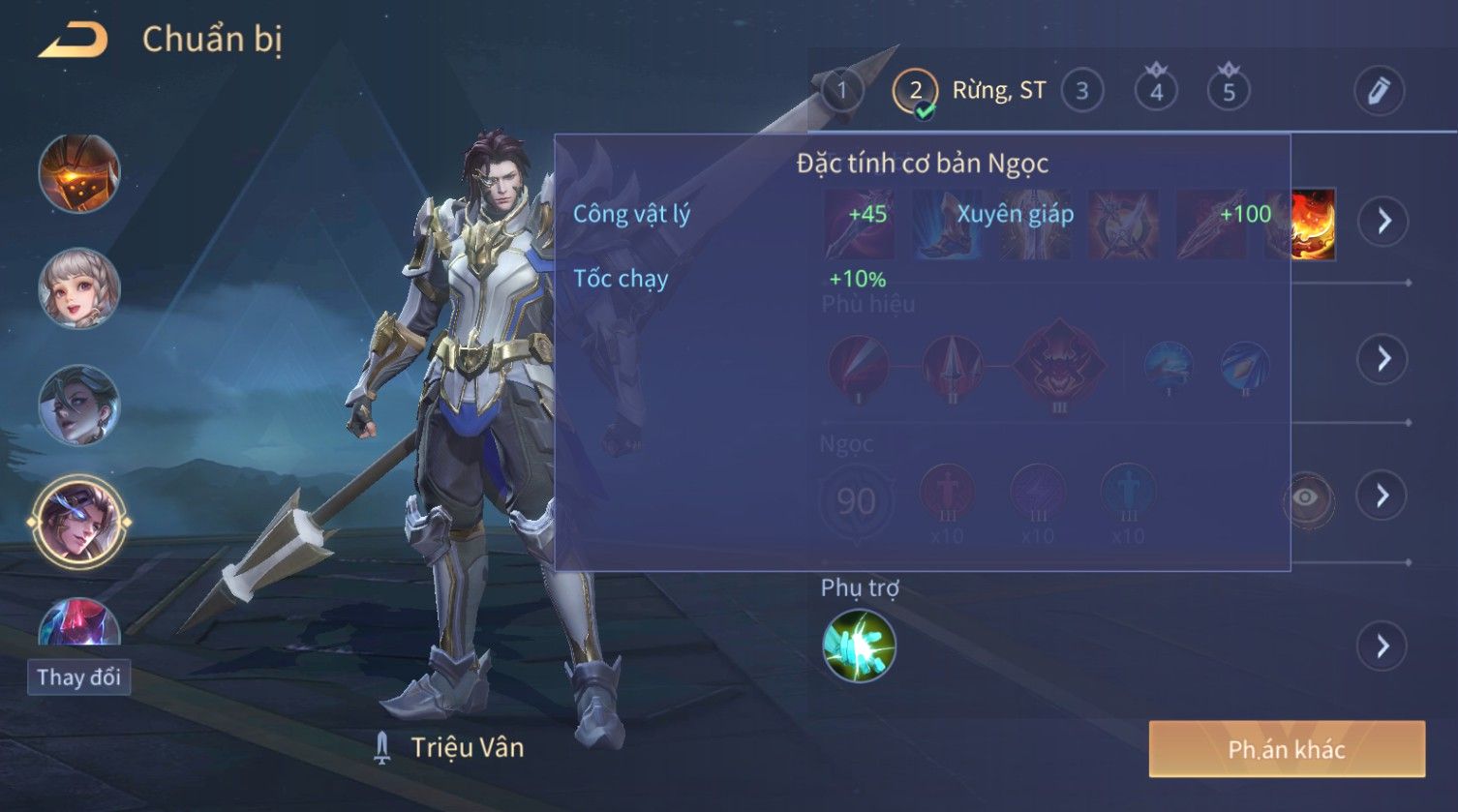This screenshot has height=812, width=1458.
Task: Open the Phụ trợ section arrow
Action: click(x=1382, y=646)
